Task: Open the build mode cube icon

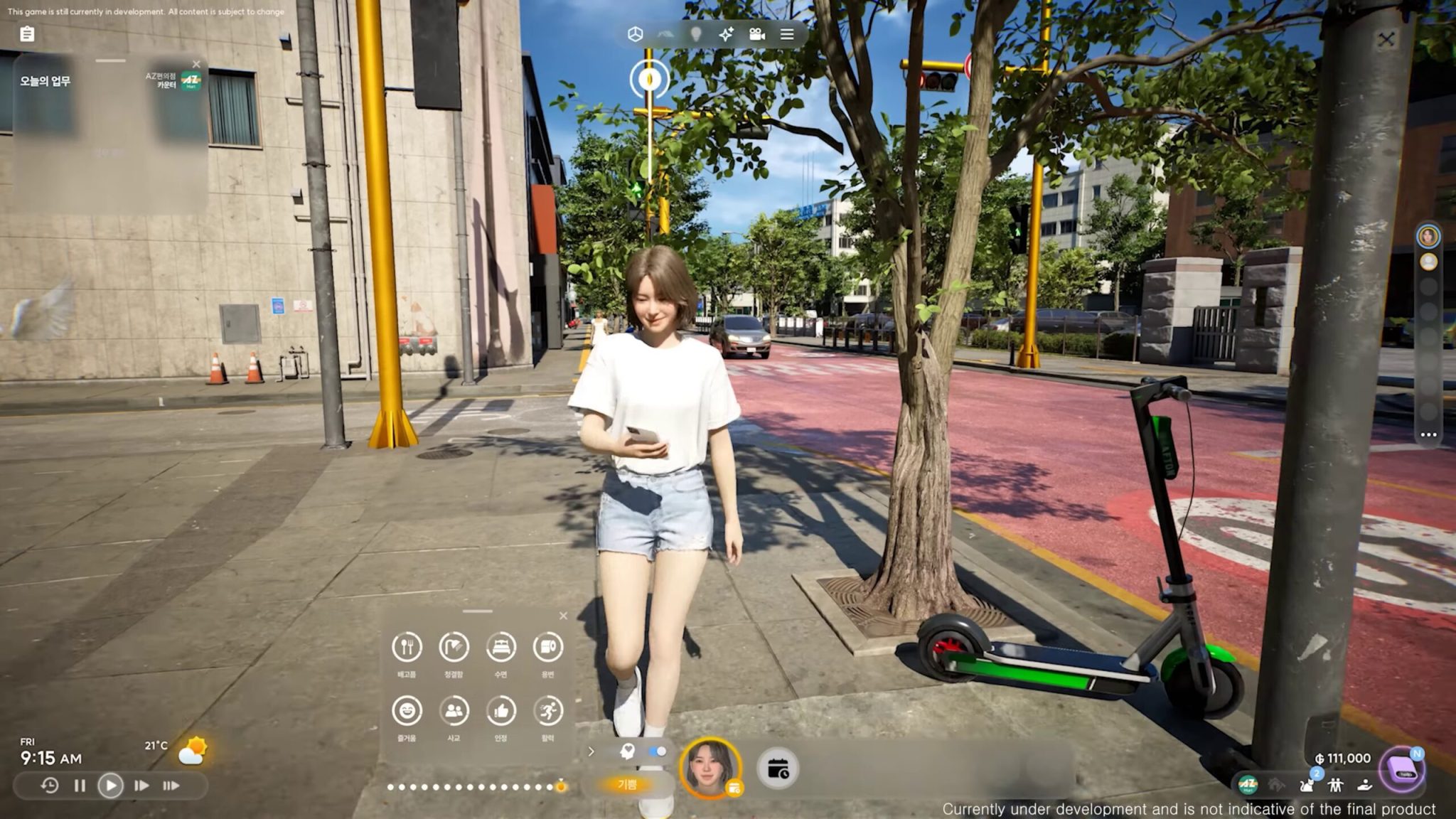Action: click(636, 34)
